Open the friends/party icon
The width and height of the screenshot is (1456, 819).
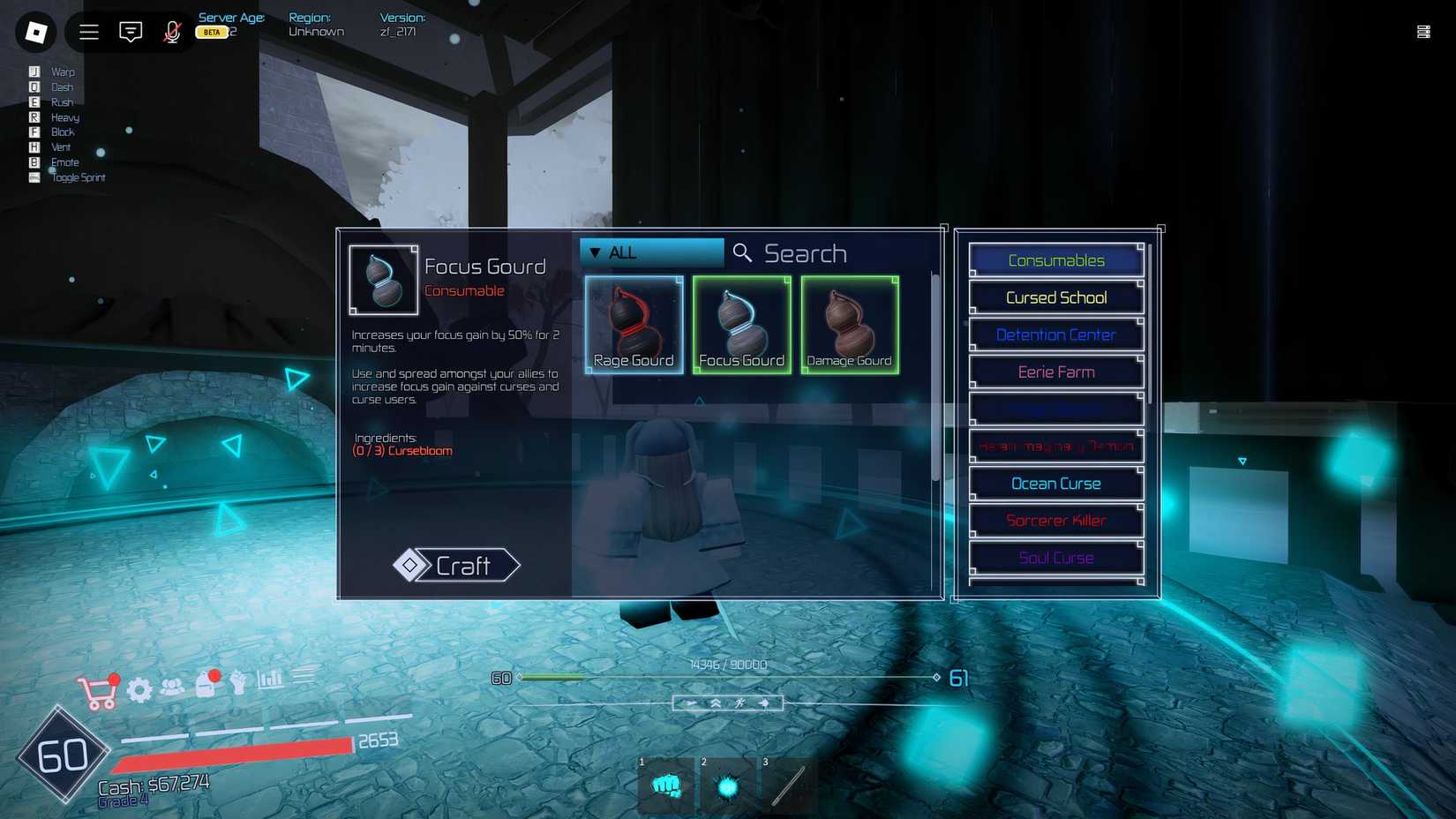point(173,687)
